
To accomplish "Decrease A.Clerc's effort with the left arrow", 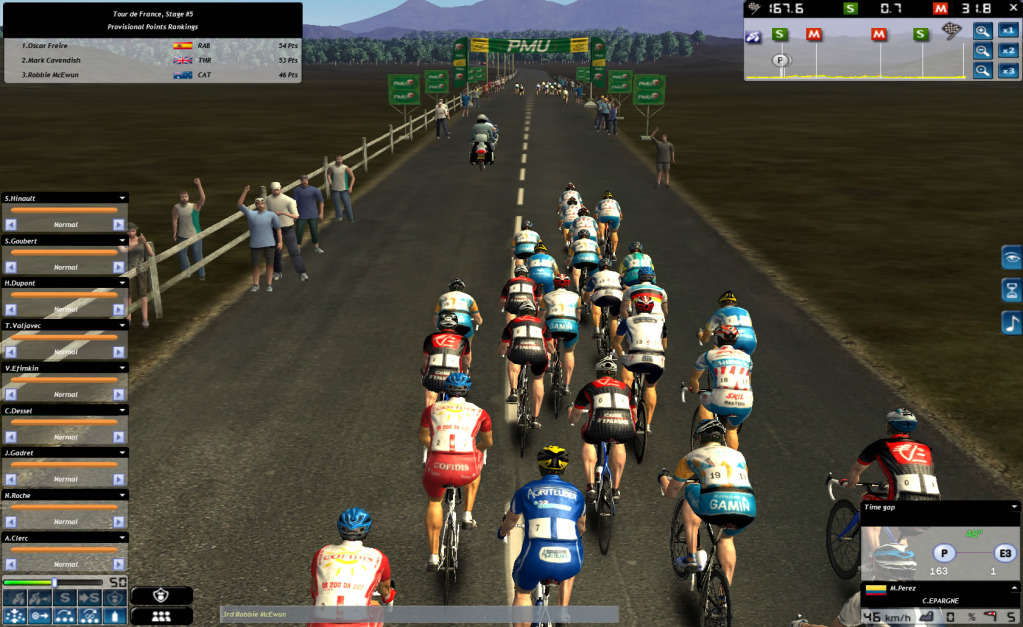I will pos(11,564).
